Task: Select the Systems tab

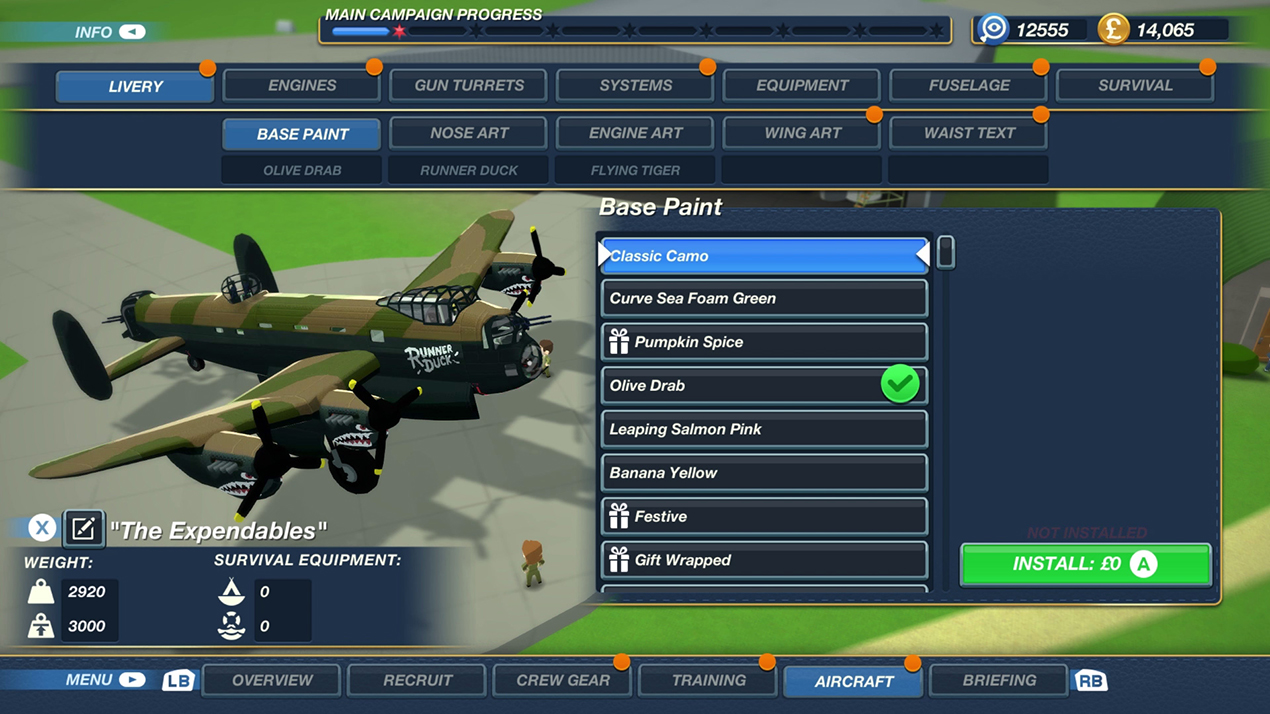Action: (635, 86)
